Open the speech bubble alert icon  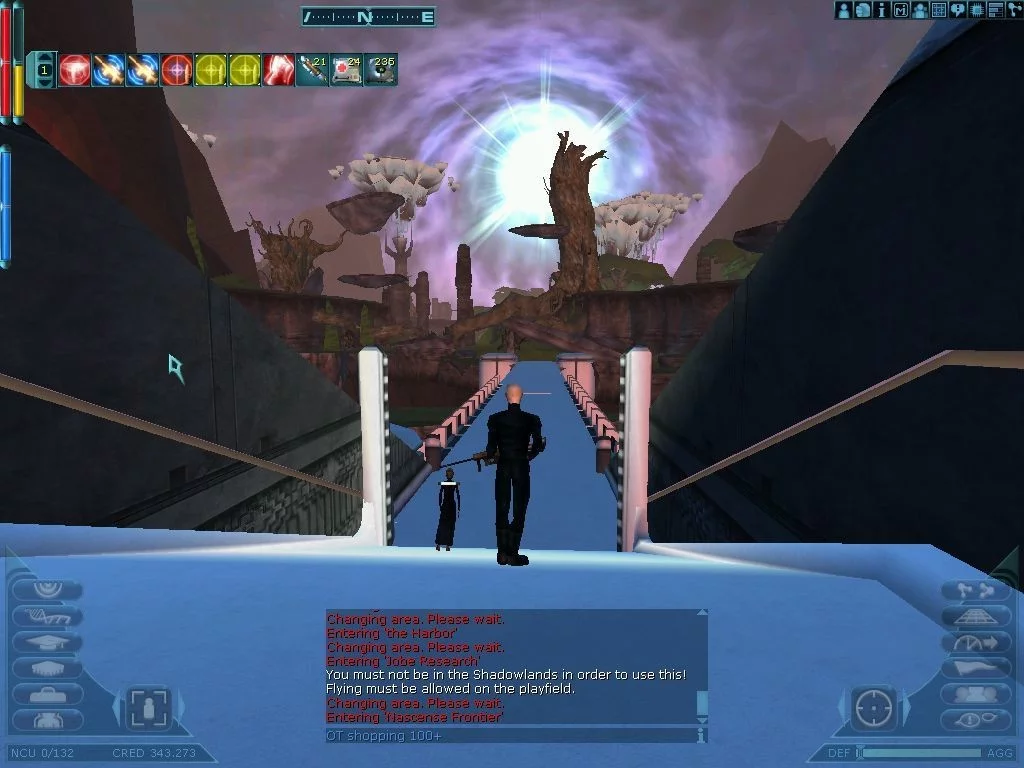[958, 10]
